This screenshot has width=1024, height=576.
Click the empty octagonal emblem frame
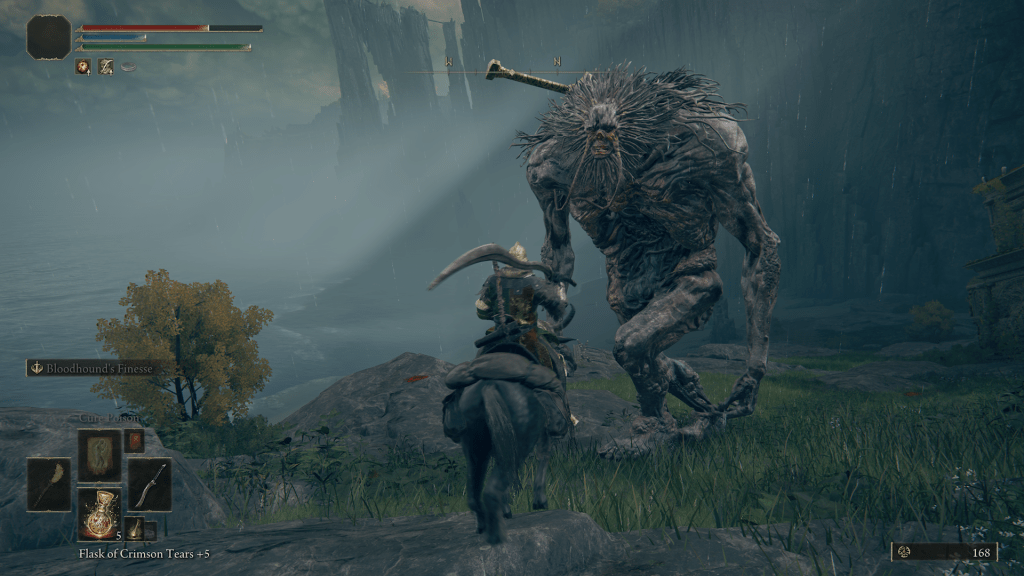(48, 37)
